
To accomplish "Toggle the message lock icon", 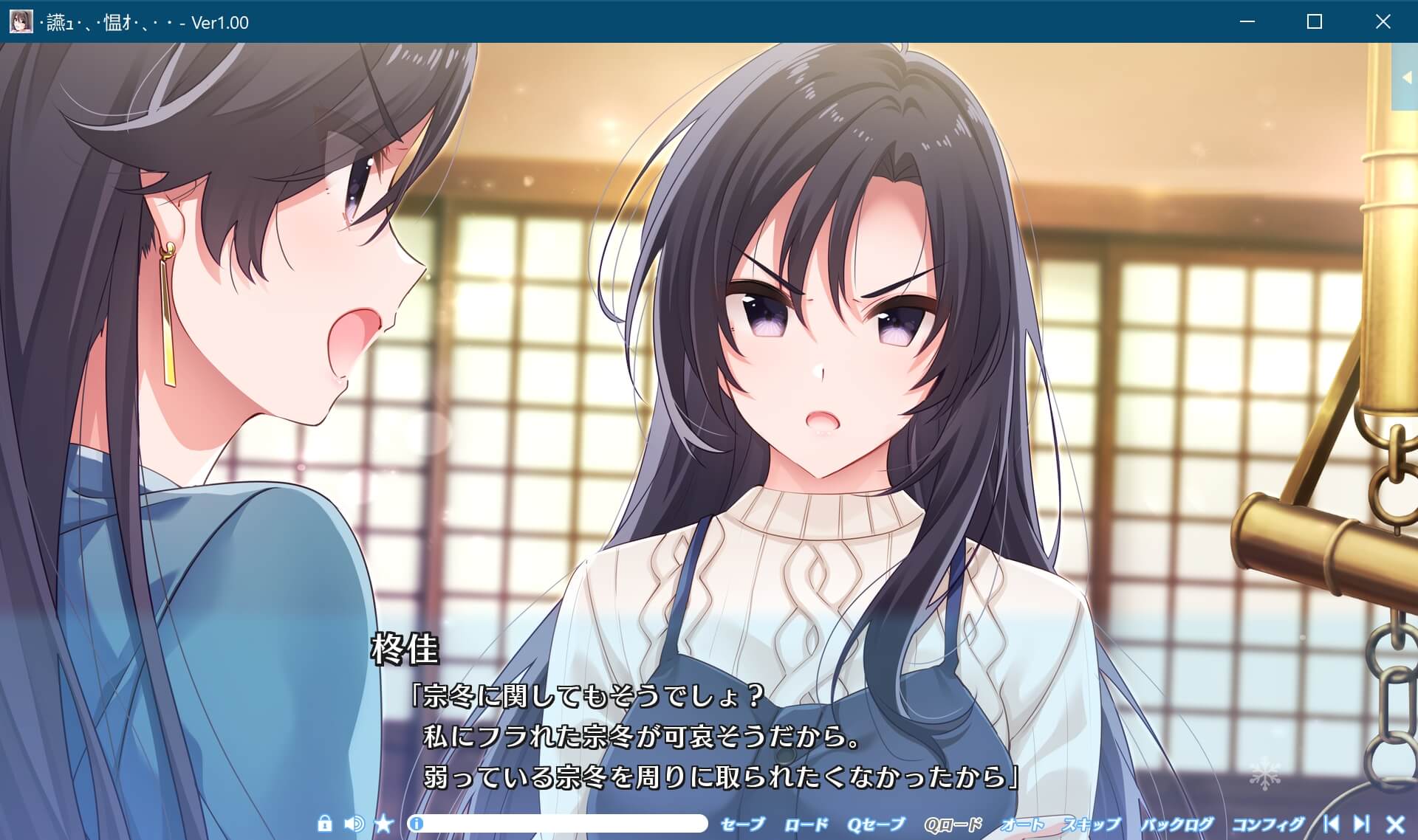I will point(326,823).
